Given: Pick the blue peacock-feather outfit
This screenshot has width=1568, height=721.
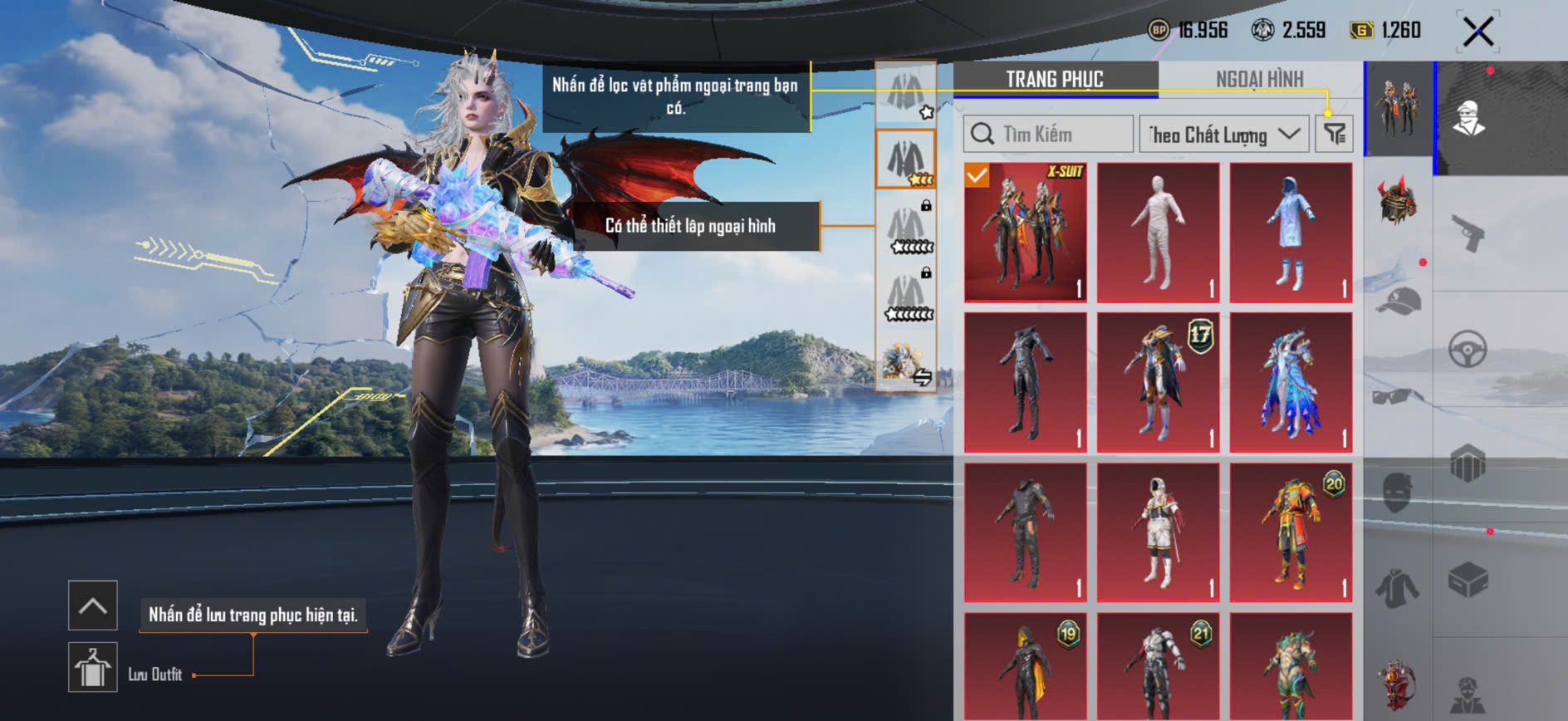Looking at the screenshot, I should tap(1291, 382).
